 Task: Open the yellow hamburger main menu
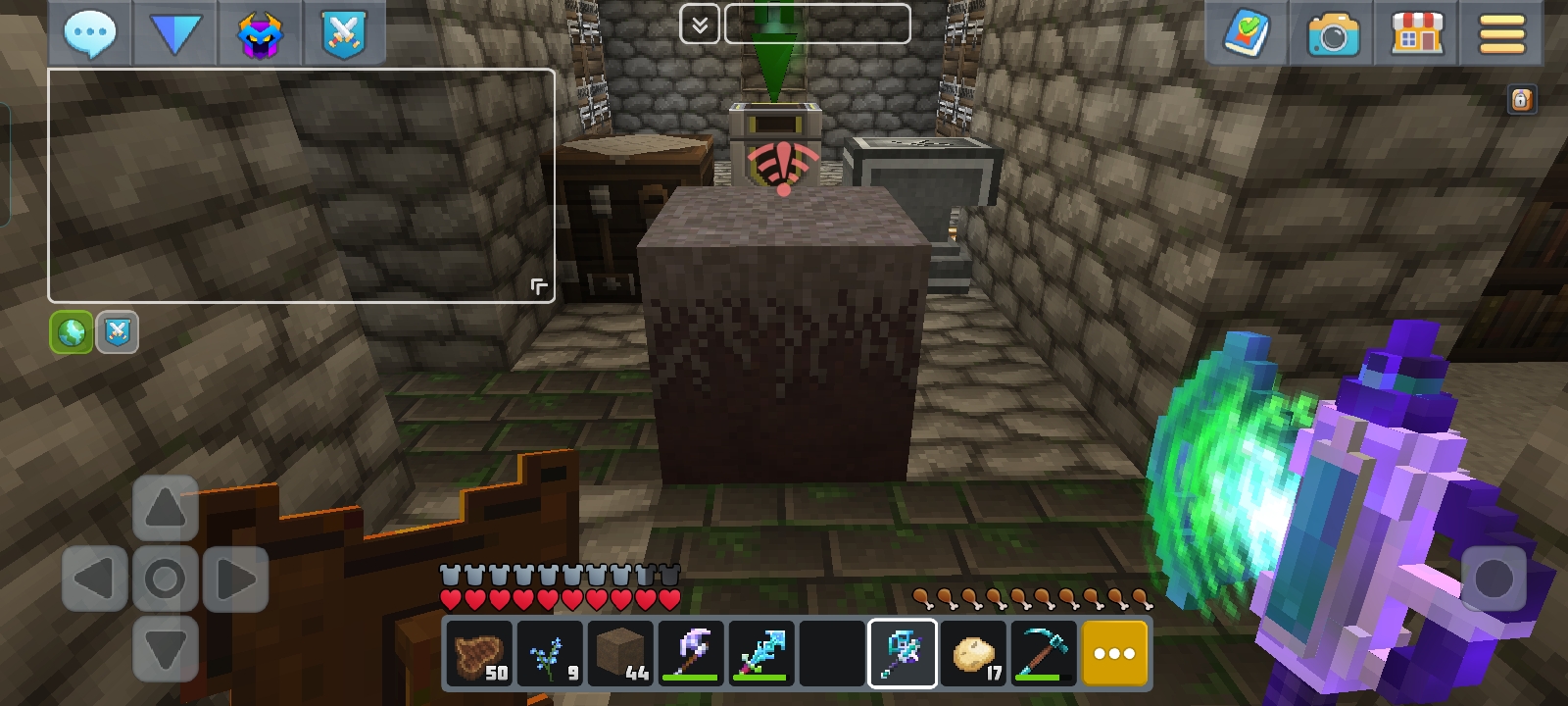[1501, 34]
